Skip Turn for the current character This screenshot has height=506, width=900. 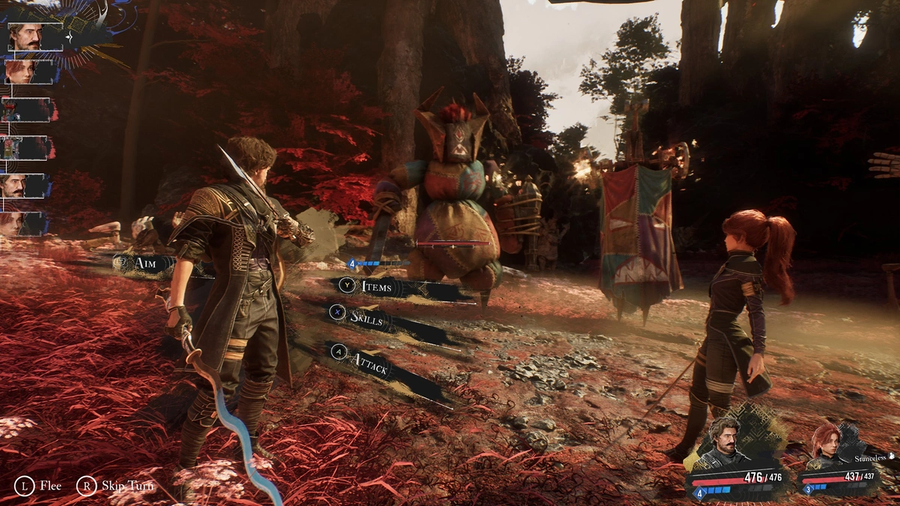coord(114,487)
